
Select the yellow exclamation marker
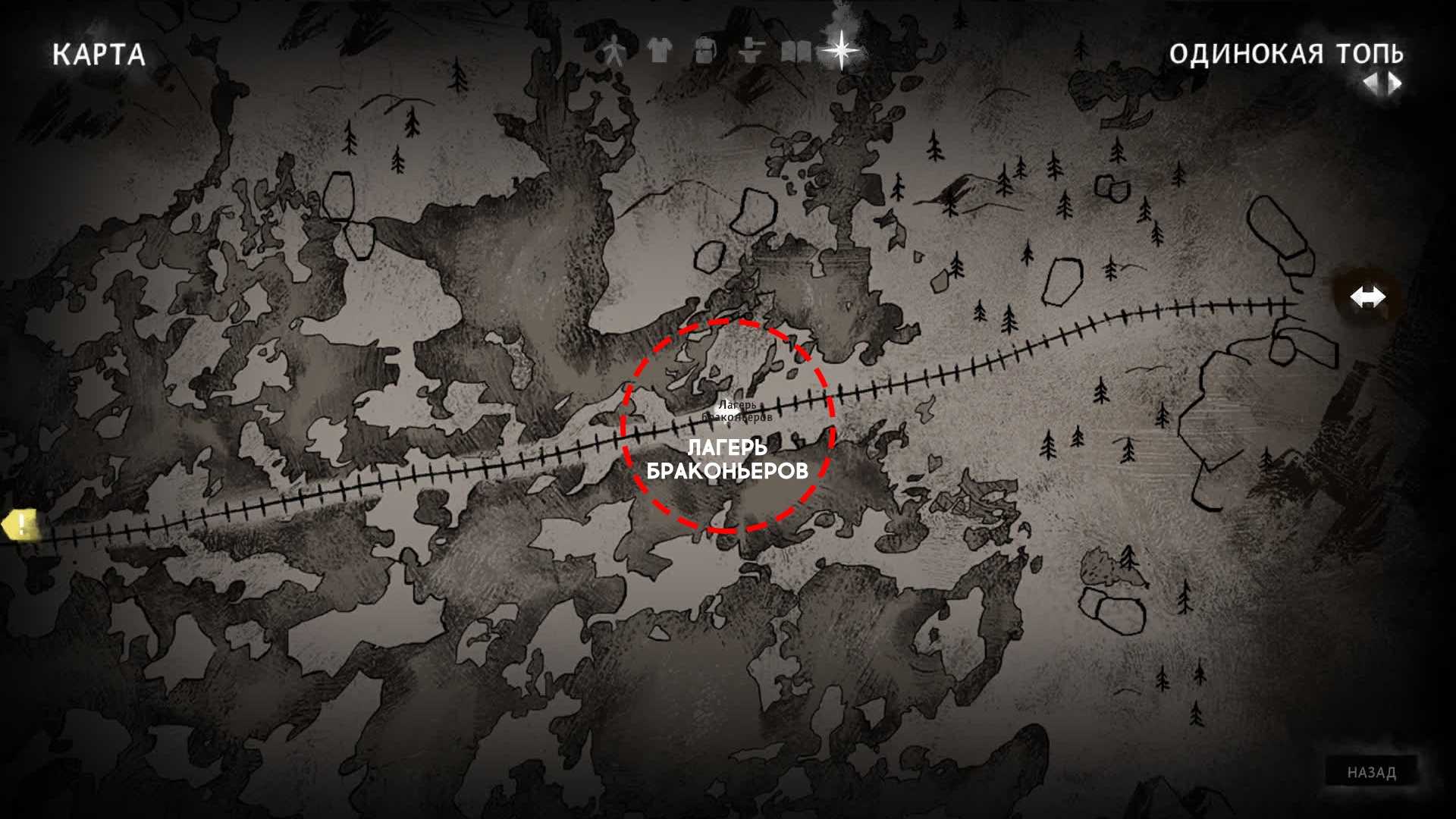(x=20, y=525)
